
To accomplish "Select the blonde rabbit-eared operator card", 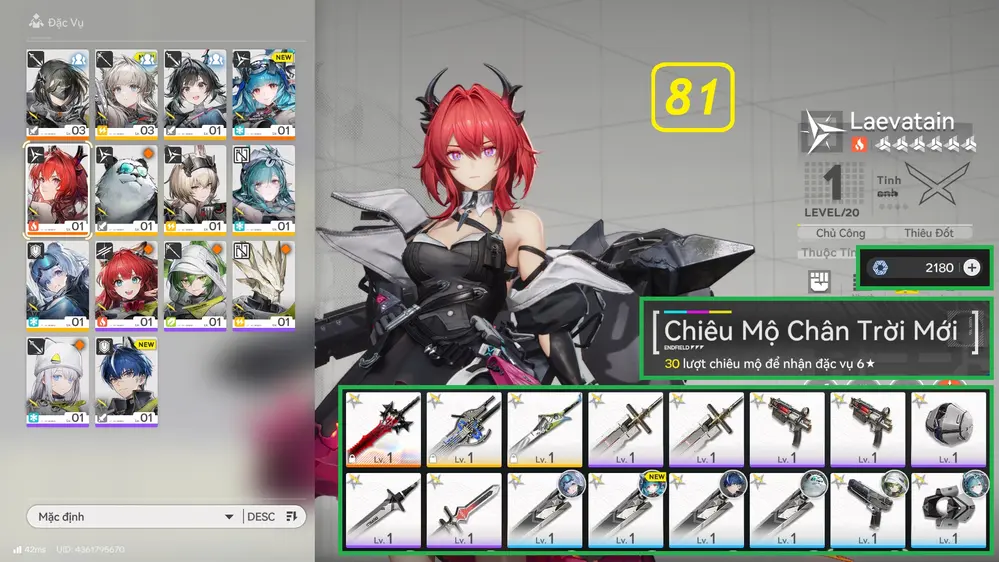I will point(195,190).
